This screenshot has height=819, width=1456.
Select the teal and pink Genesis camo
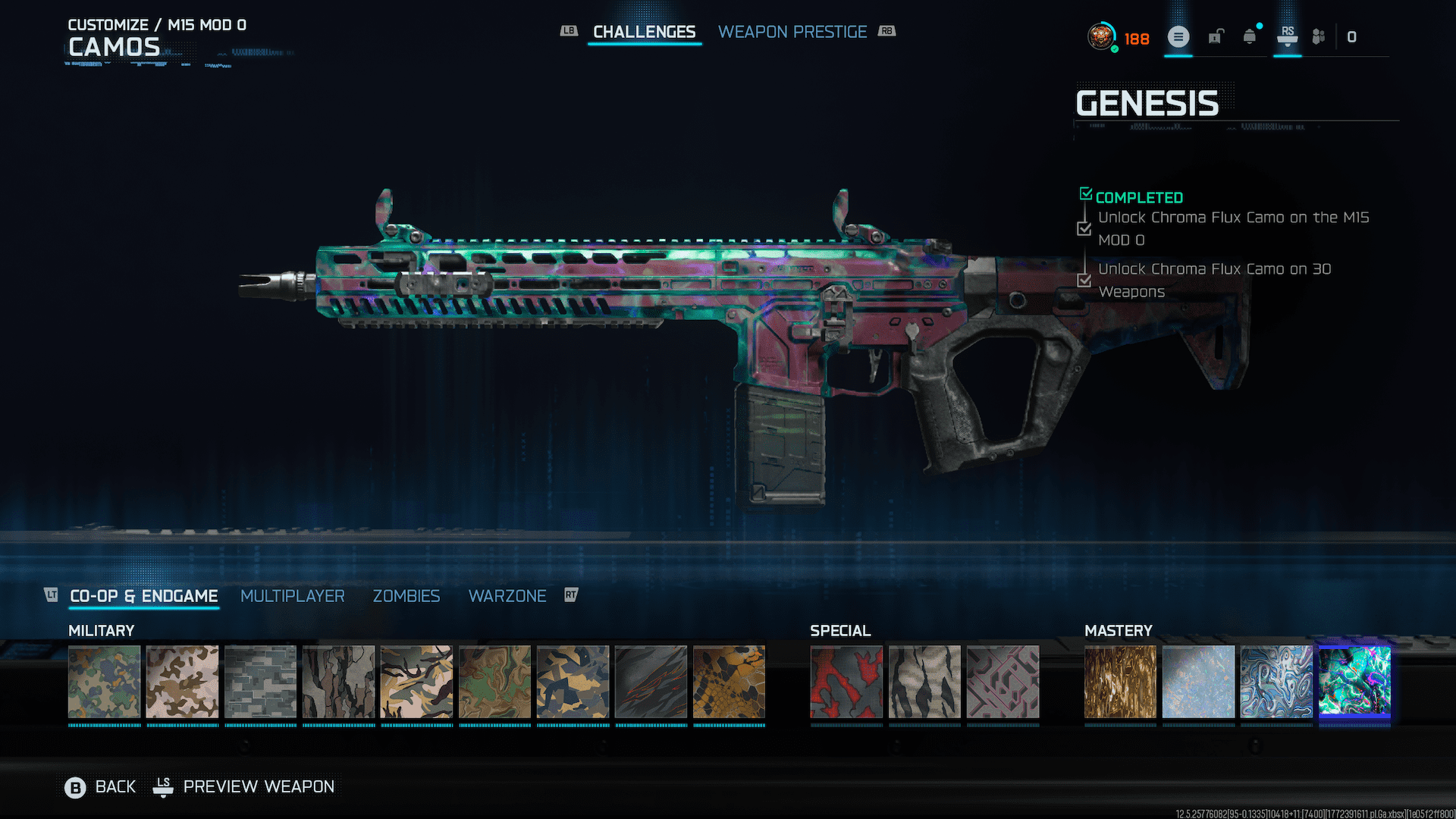[1354, 681]
